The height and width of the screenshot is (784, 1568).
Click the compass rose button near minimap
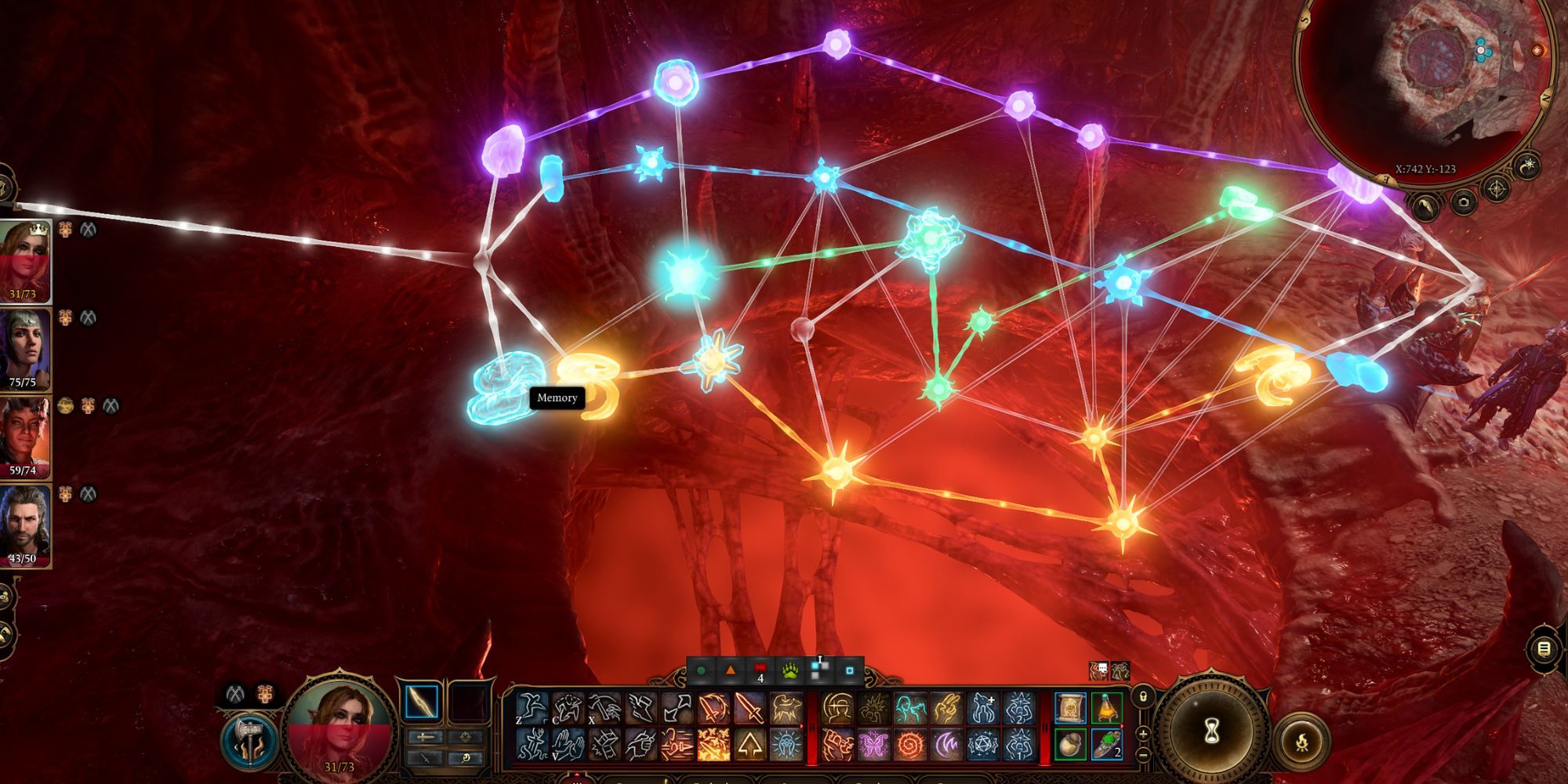click(x=1497, y=189)
